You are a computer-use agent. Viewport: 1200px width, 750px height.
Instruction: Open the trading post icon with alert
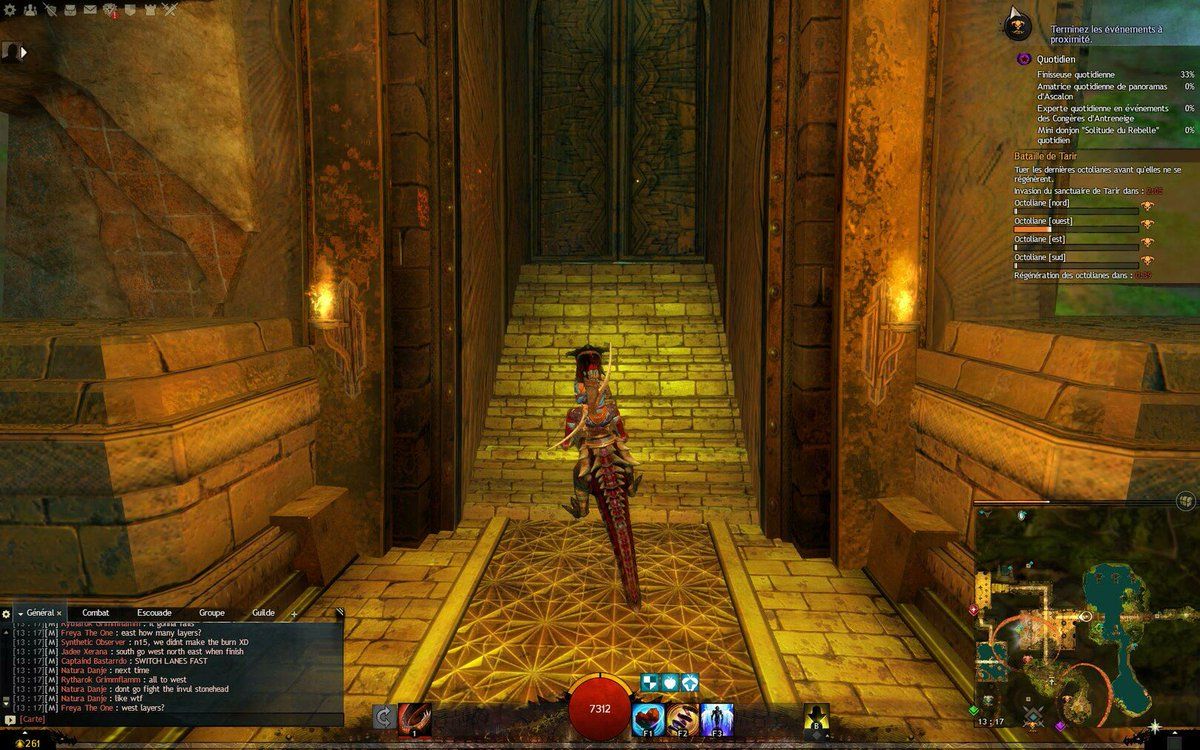point(109,11)
